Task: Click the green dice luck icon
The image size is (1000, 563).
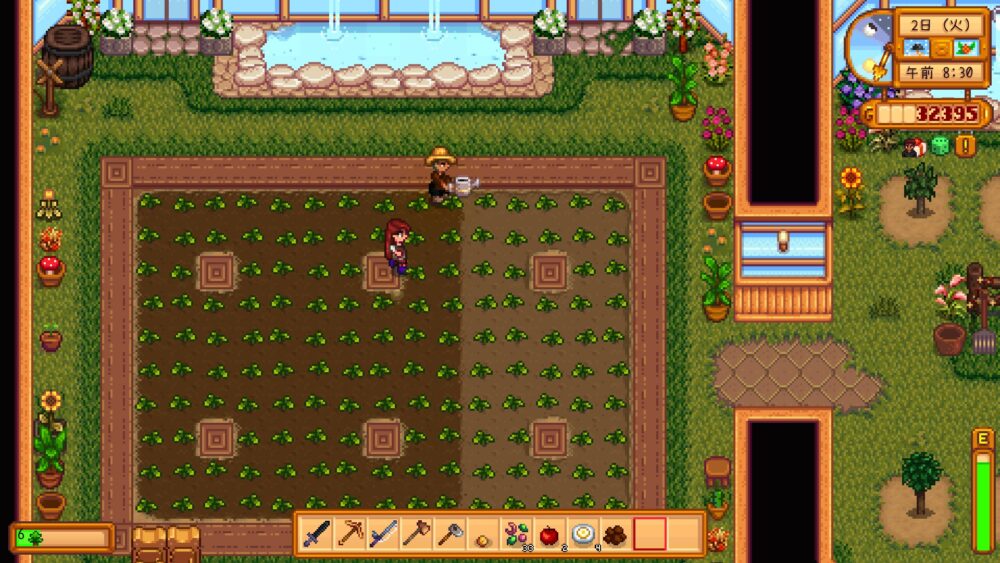Action: coord(940,145)
